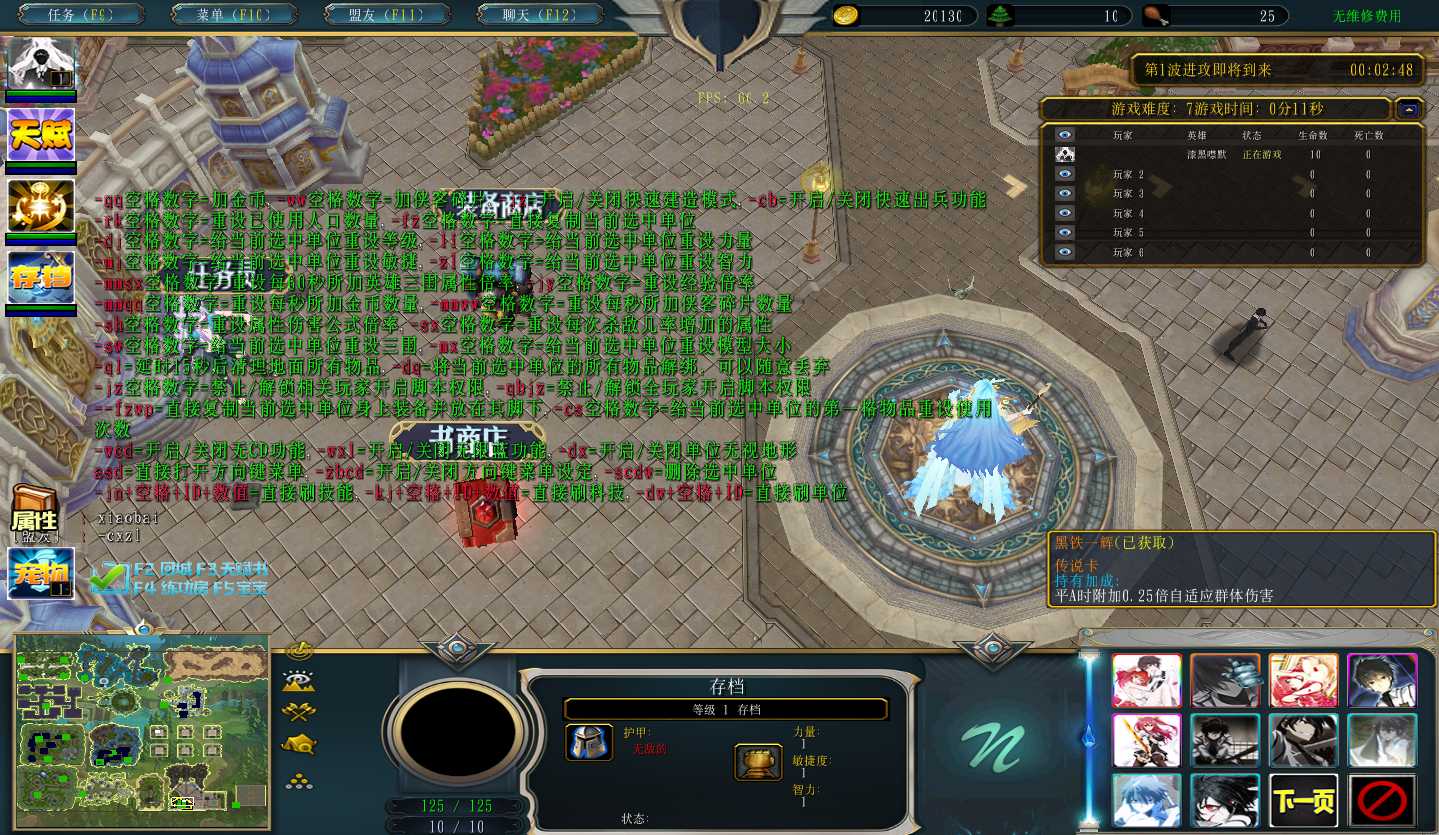Viewport: 1439px width, 835px height.
Task: Click the golden burst skill icon
Action: pos(41,205)
